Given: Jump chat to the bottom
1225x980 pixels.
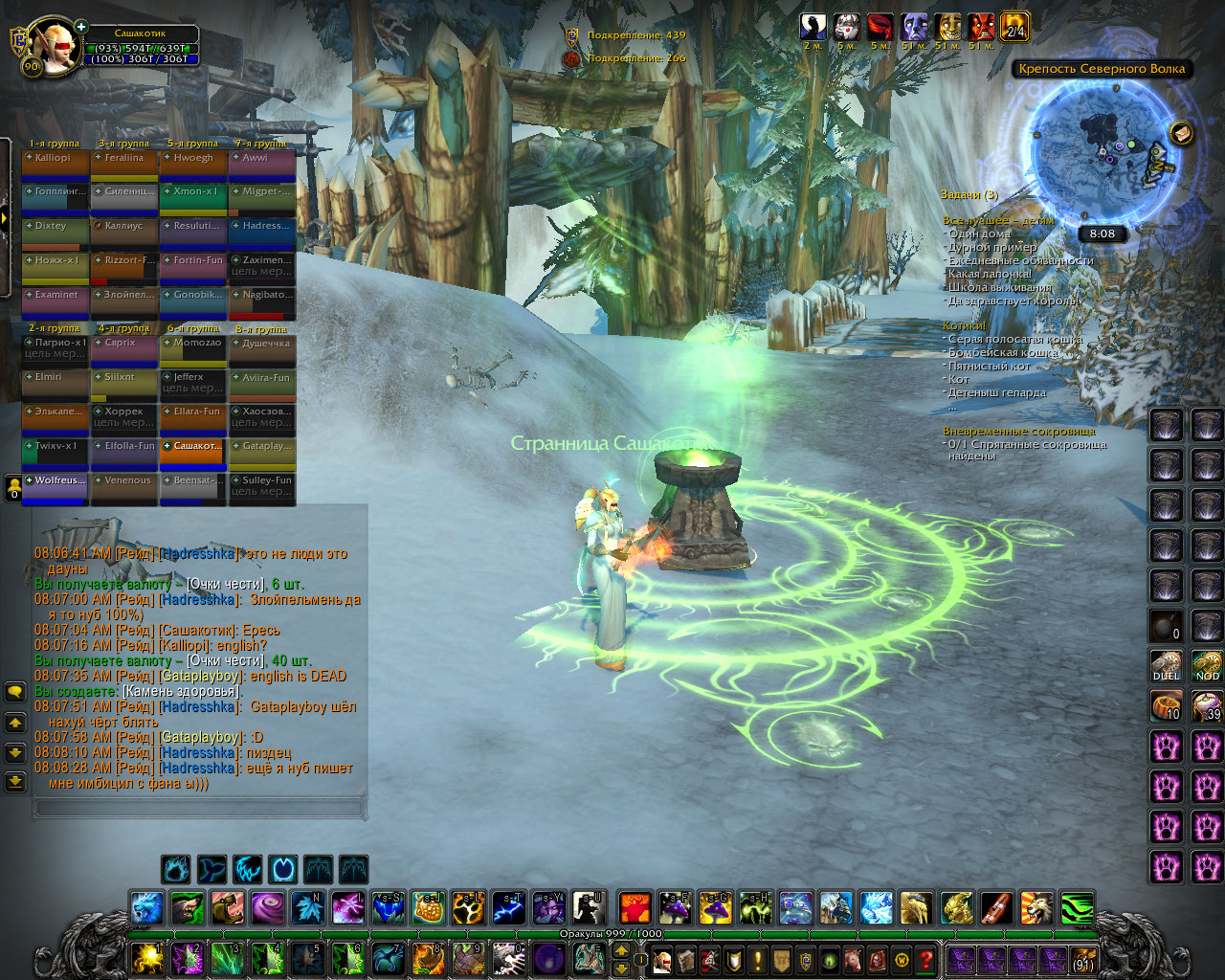Looking at the screenshot, I should click(15, 782).
